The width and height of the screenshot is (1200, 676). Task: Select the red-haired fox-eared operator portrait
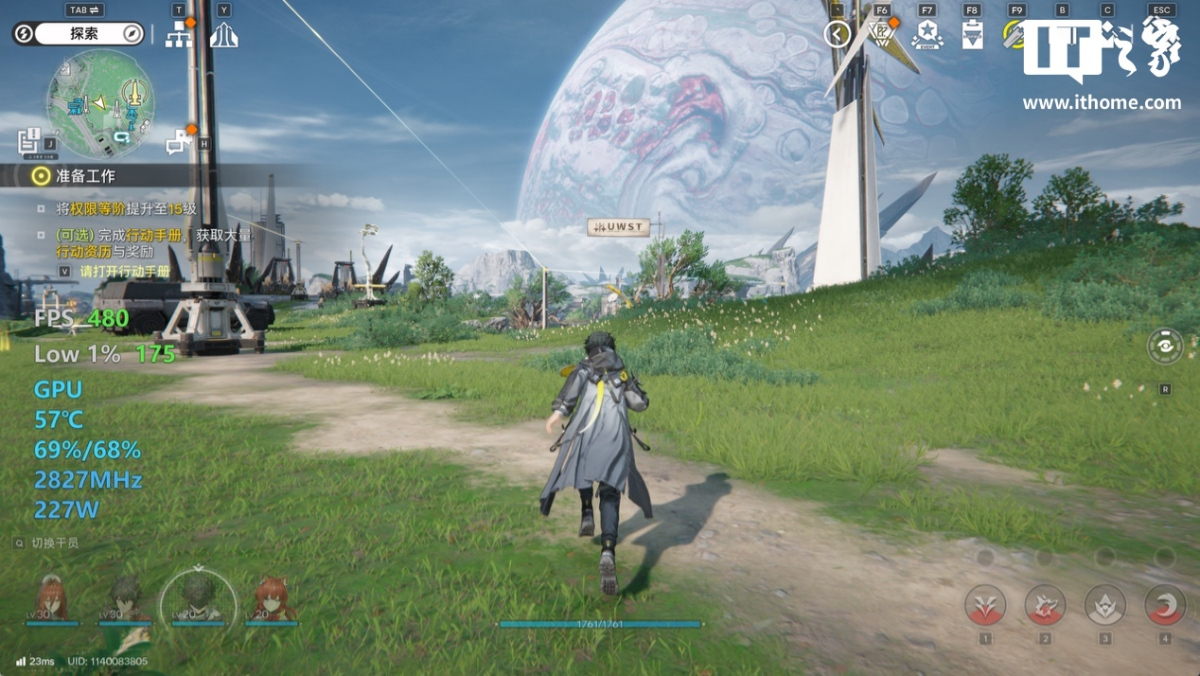(271, 598)
